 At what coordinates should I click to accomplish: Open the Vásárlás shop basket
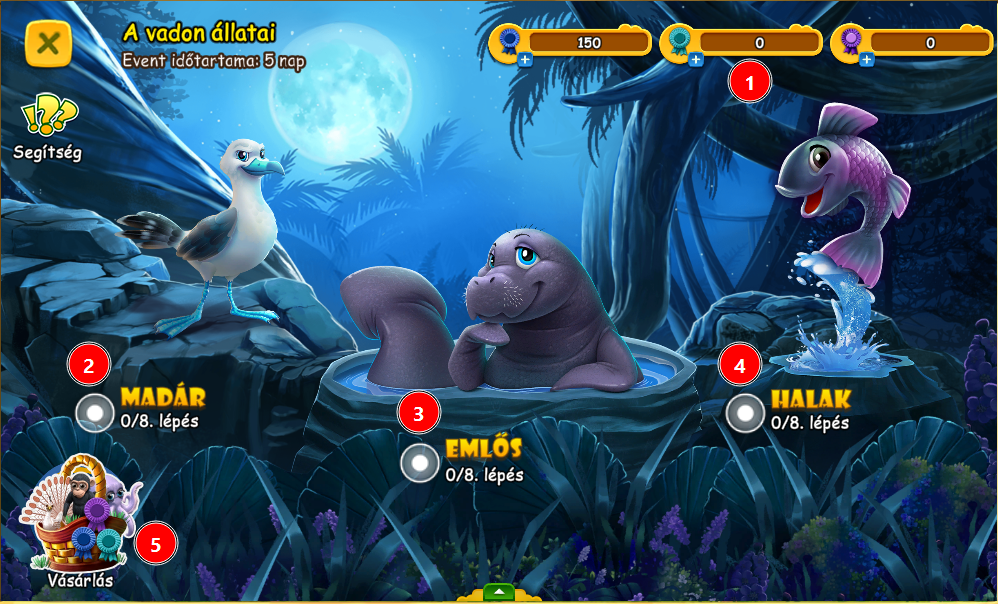[x=79, y=520]
